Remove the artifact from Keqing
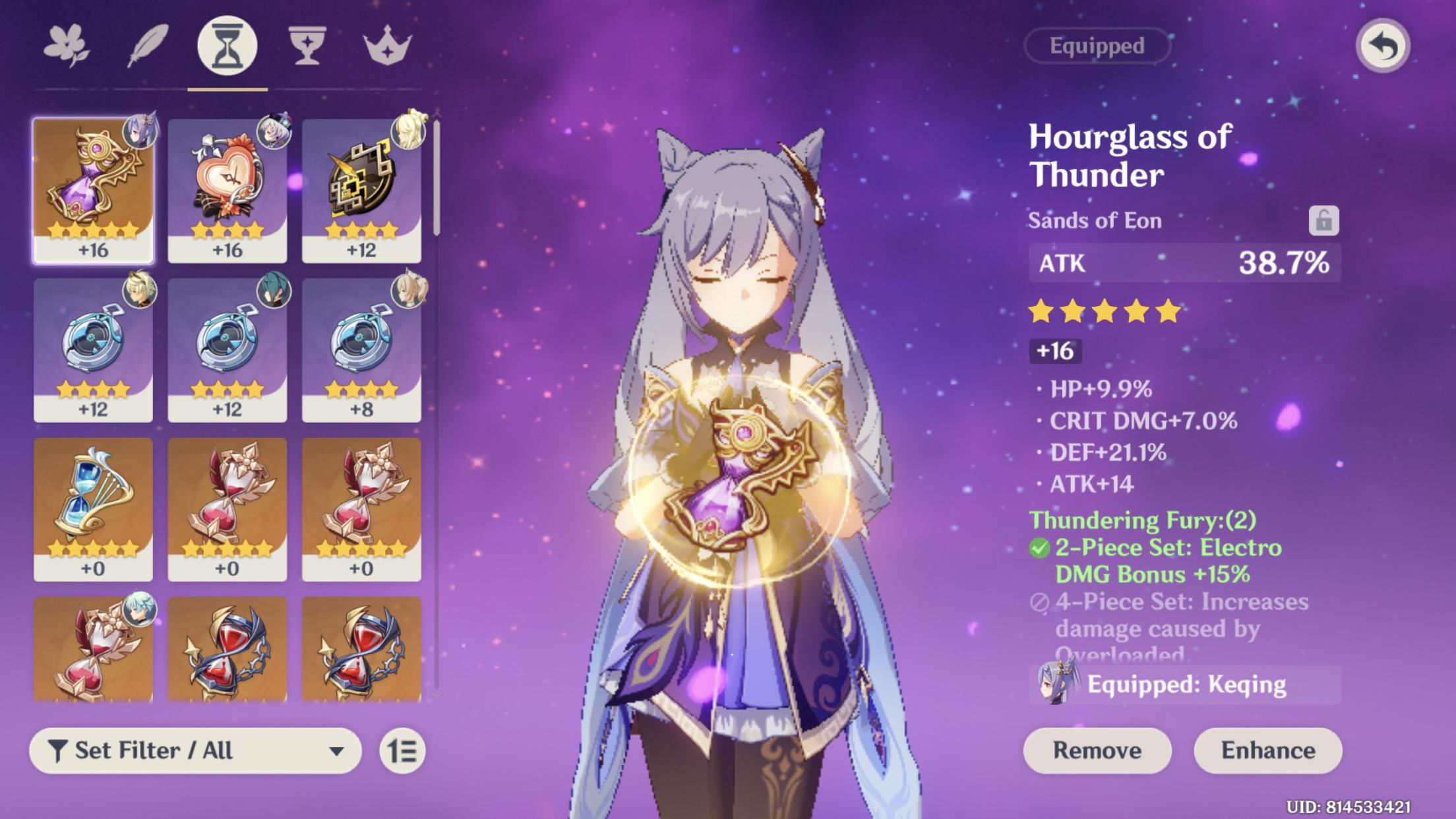 (x=1097, y=750)
